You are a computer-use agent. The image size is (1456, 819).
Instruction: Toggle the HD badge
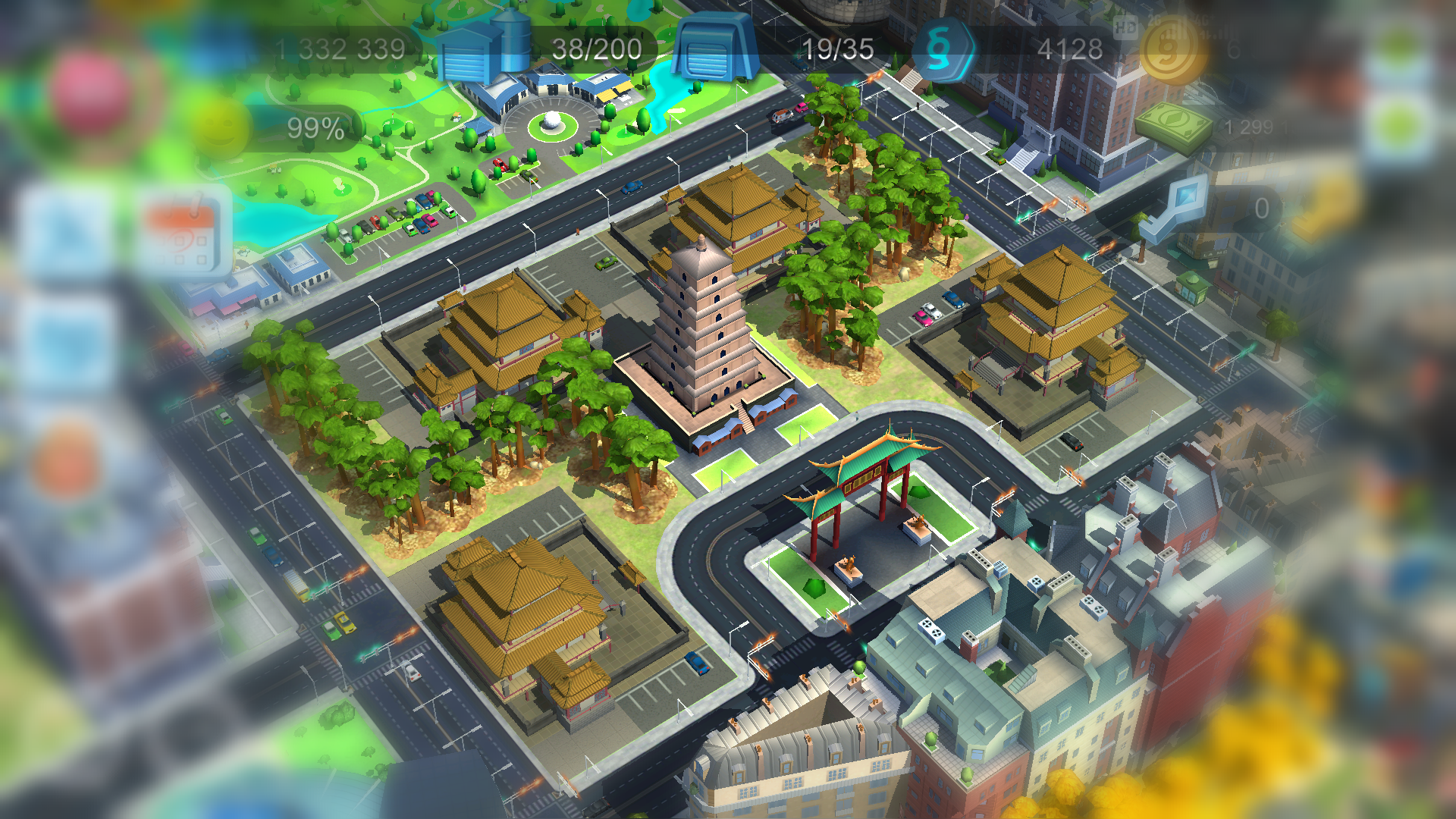[x=1125, y=28]
